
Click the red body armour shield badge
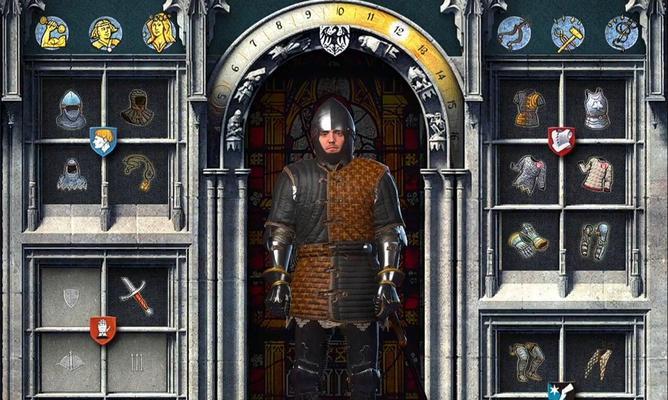[x=561, y=140]
